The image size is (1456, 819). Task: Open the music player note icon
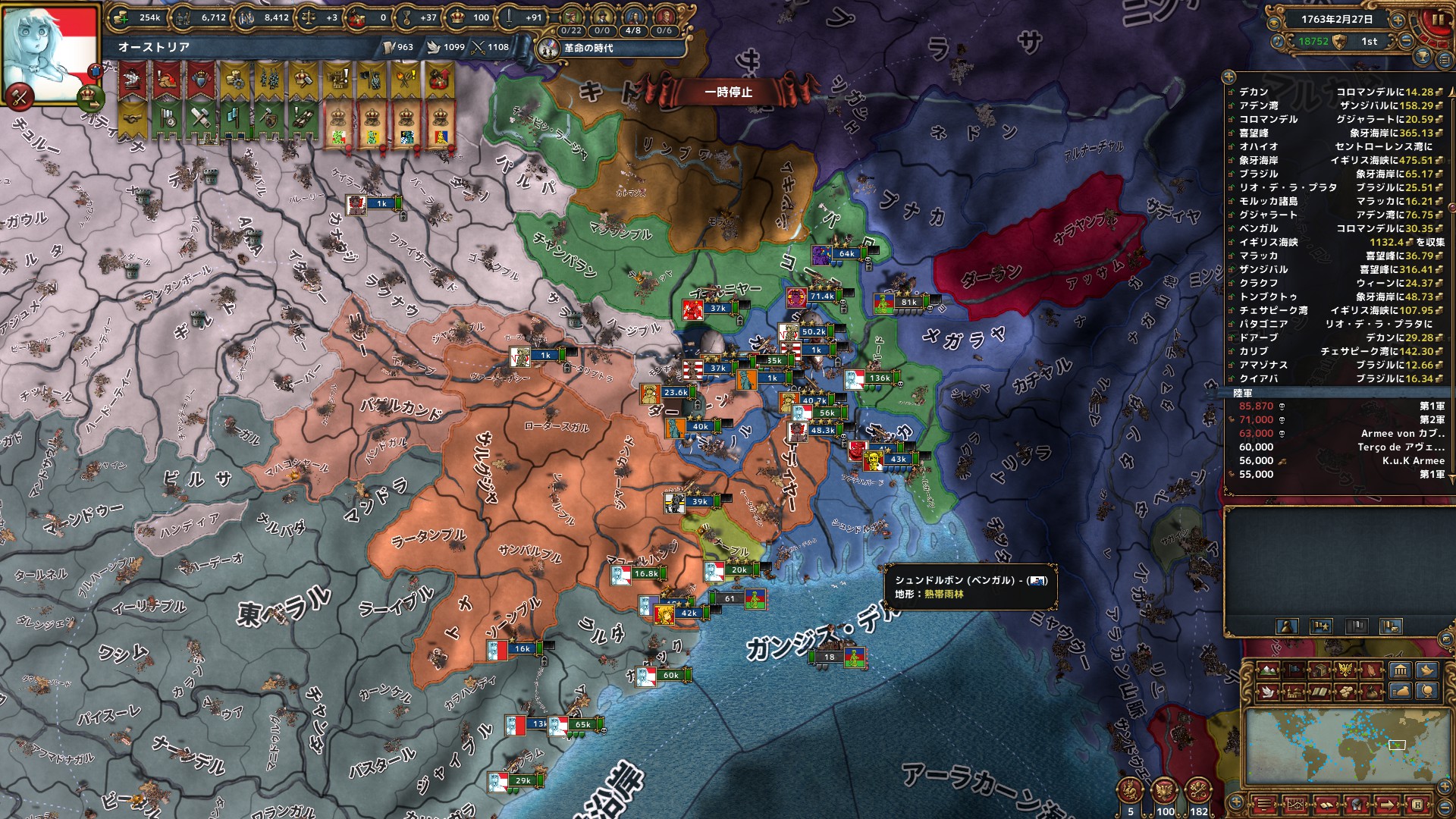tap(1278, 42)
